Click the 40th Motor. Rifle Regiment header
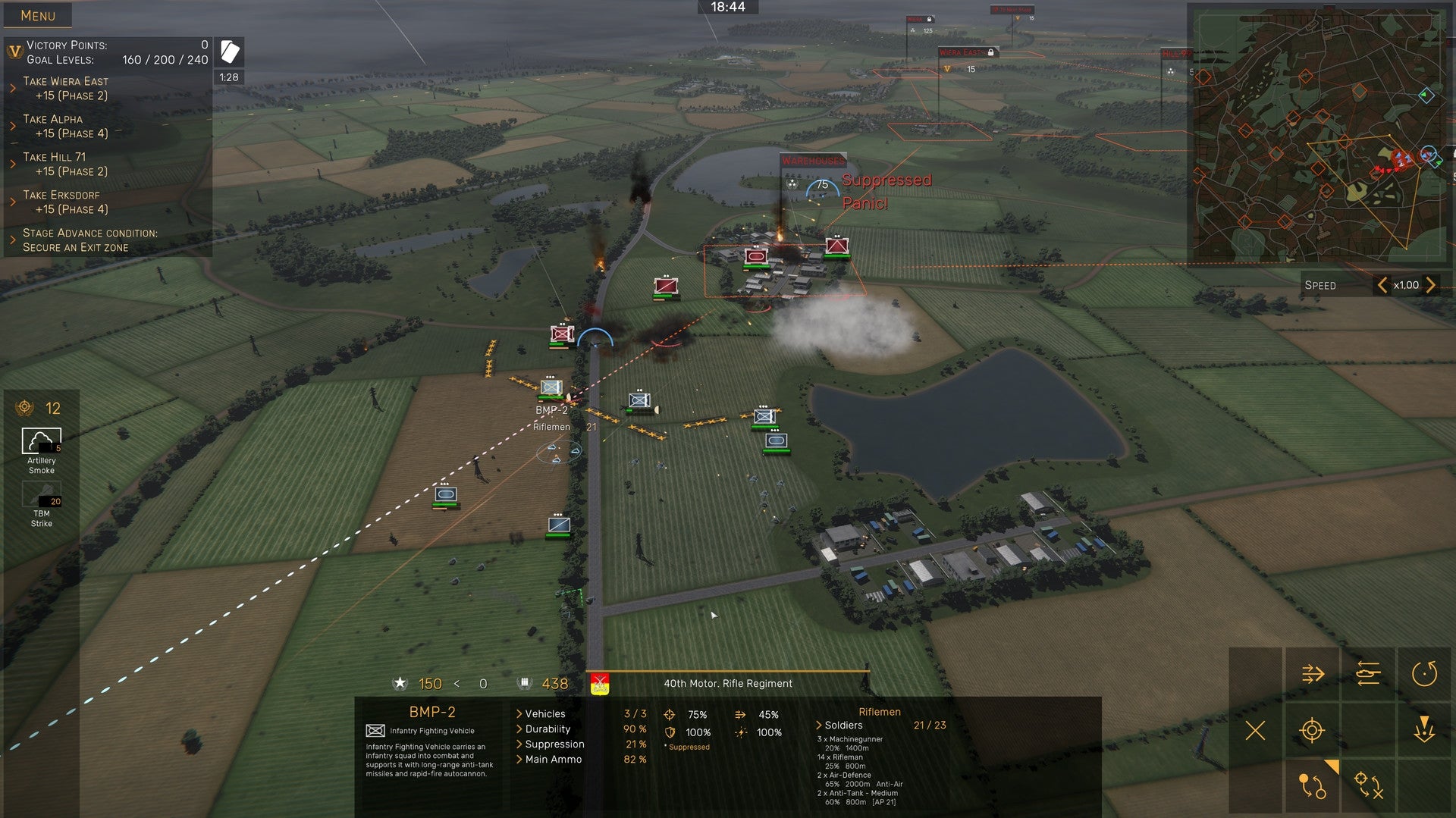Screen dimensions: 1456x818 (x=727, y=683)
